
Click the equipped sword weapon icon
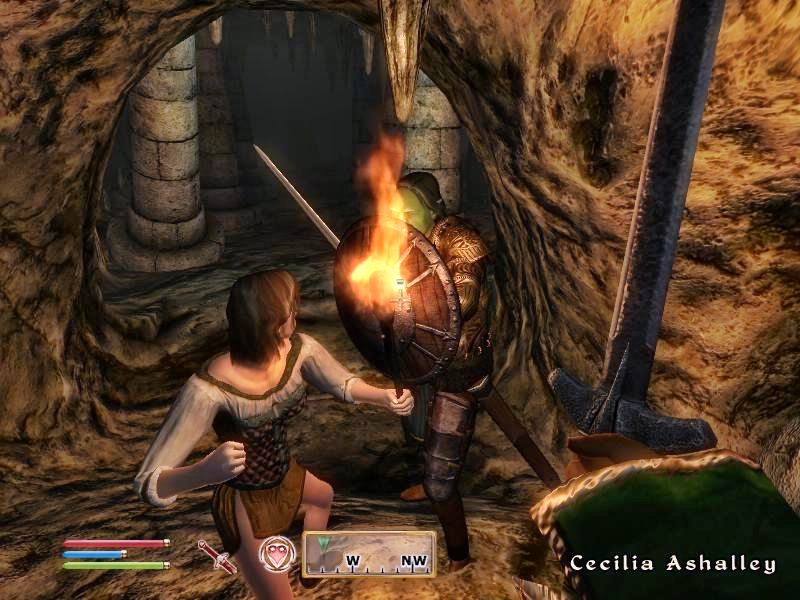pos(216,556)
